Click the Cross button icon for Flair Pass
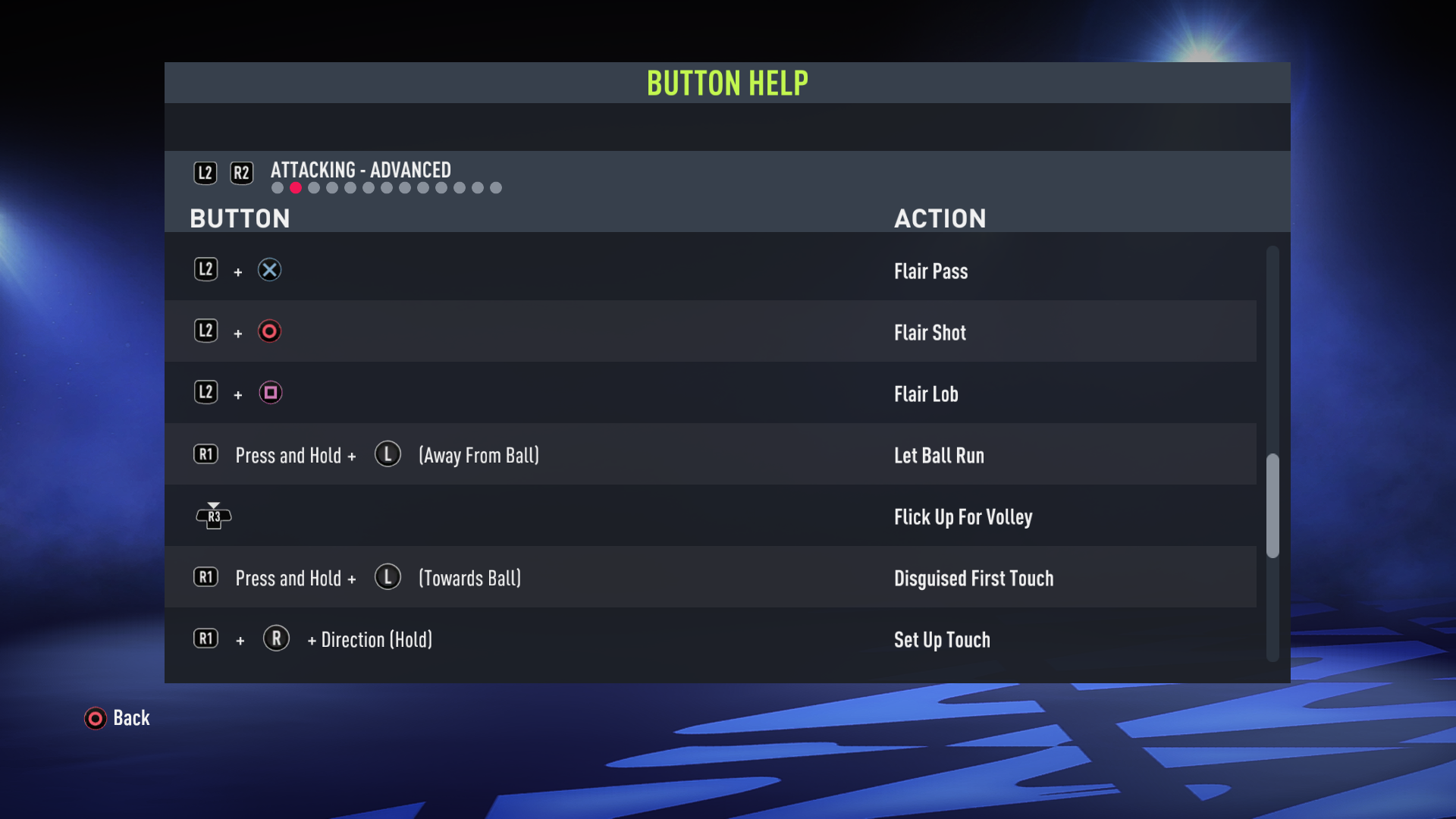Image resolution: width=1456 pixels, height=819 pixels. click(271, 269)
